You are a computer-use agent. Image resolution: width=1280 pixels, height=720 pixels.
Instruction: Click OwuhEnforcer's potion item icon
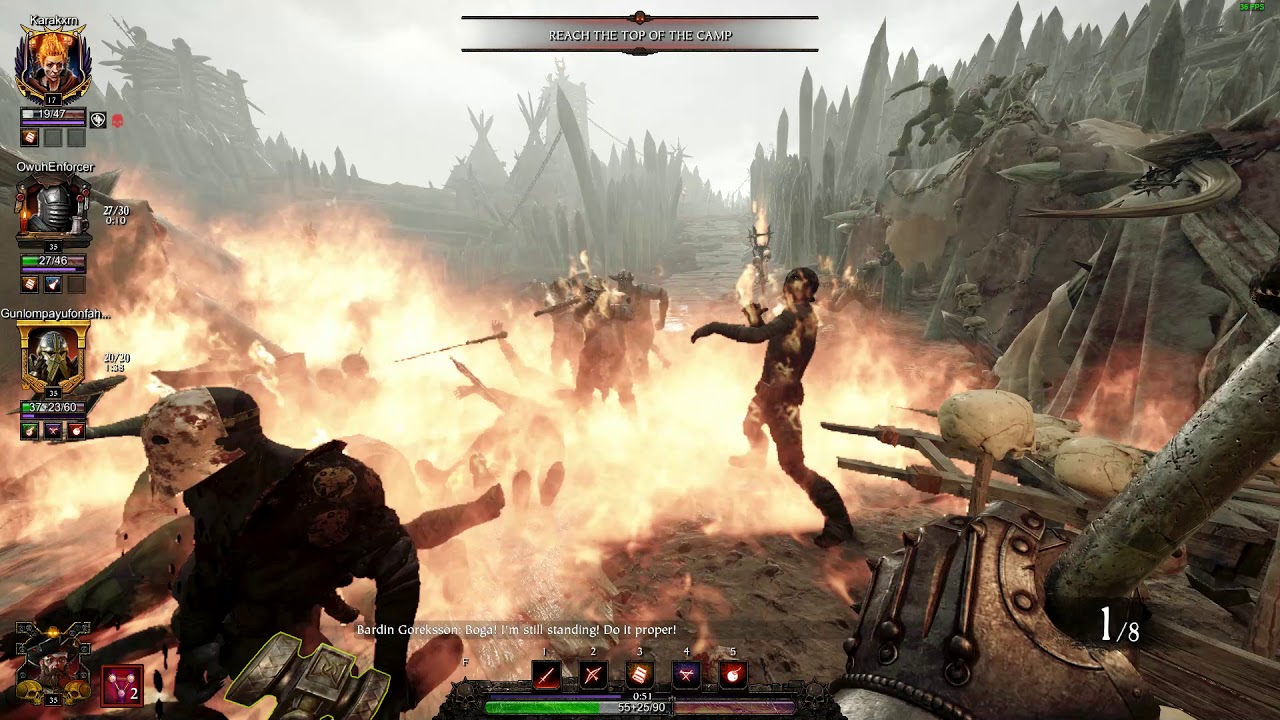tap(53, 284)
